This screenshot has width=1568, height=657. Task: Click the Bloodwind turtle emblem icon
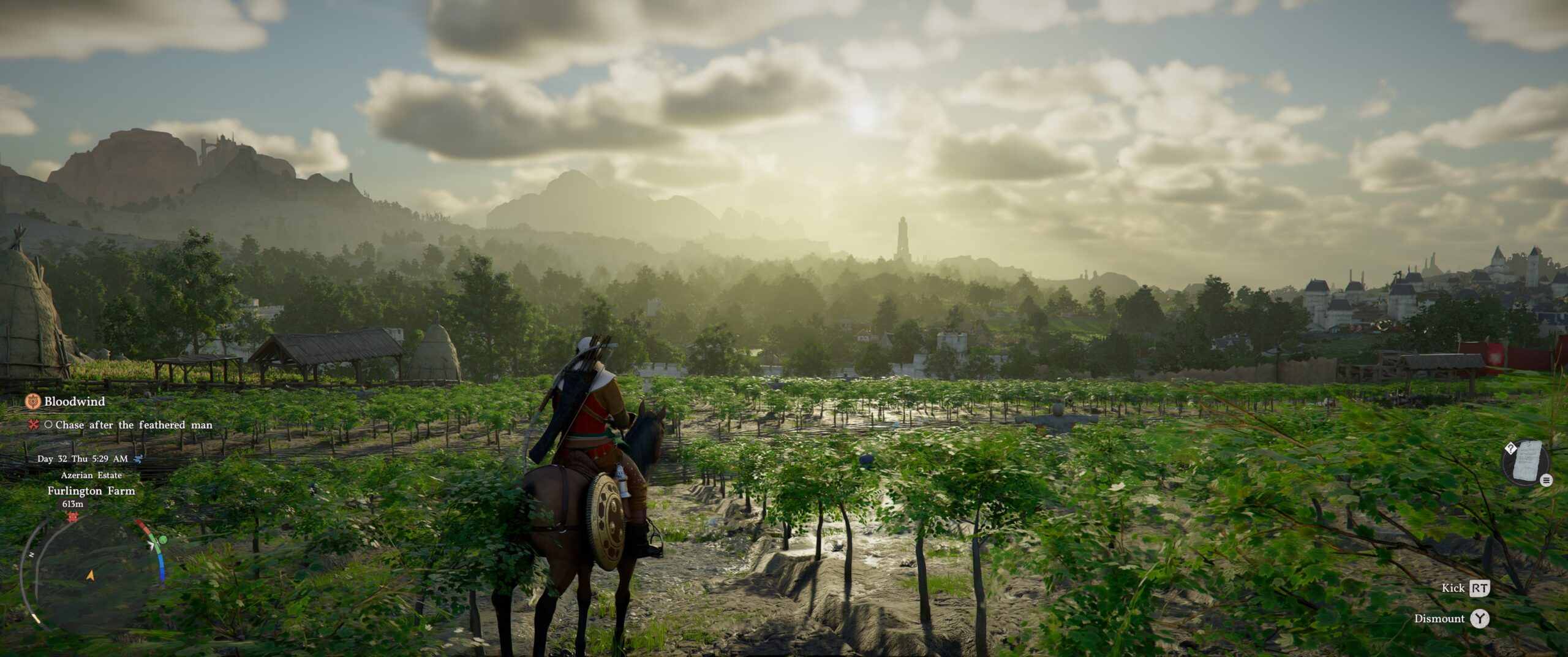(33, 401)
